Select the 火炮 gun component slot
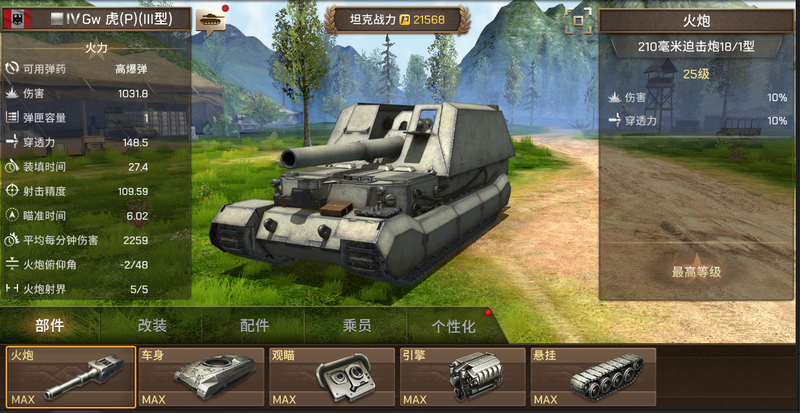 pos(71,377)
